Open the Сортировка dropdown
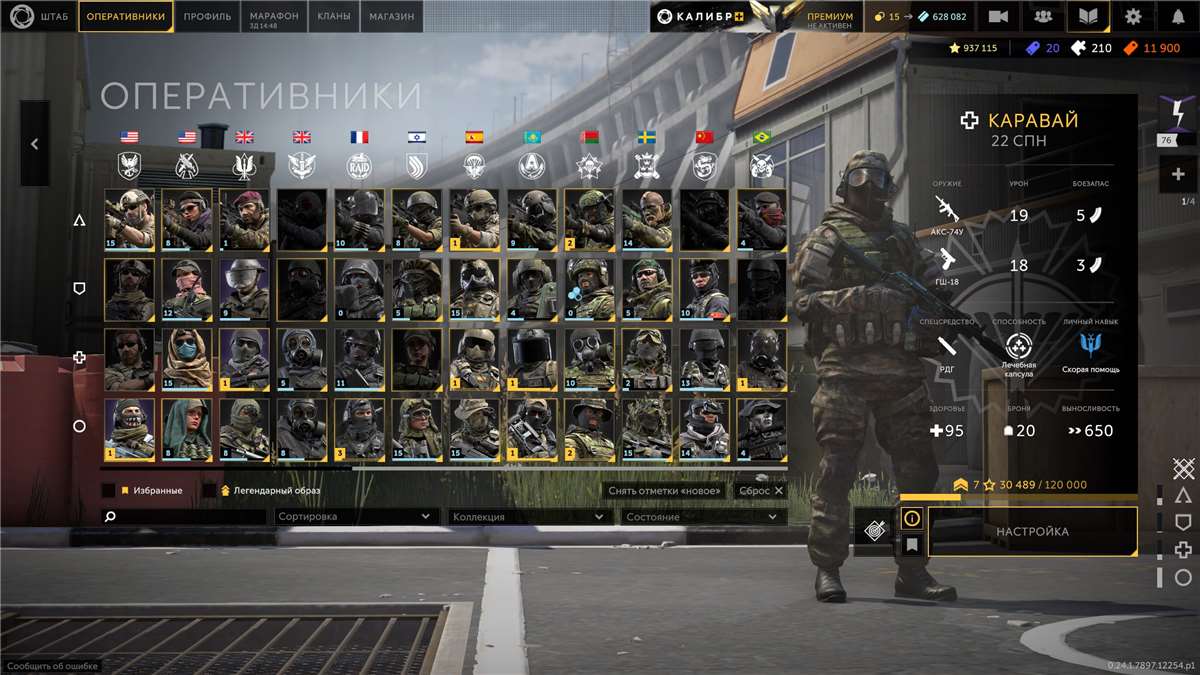The height and width of the screenshot is (675, 1200). 355,517
